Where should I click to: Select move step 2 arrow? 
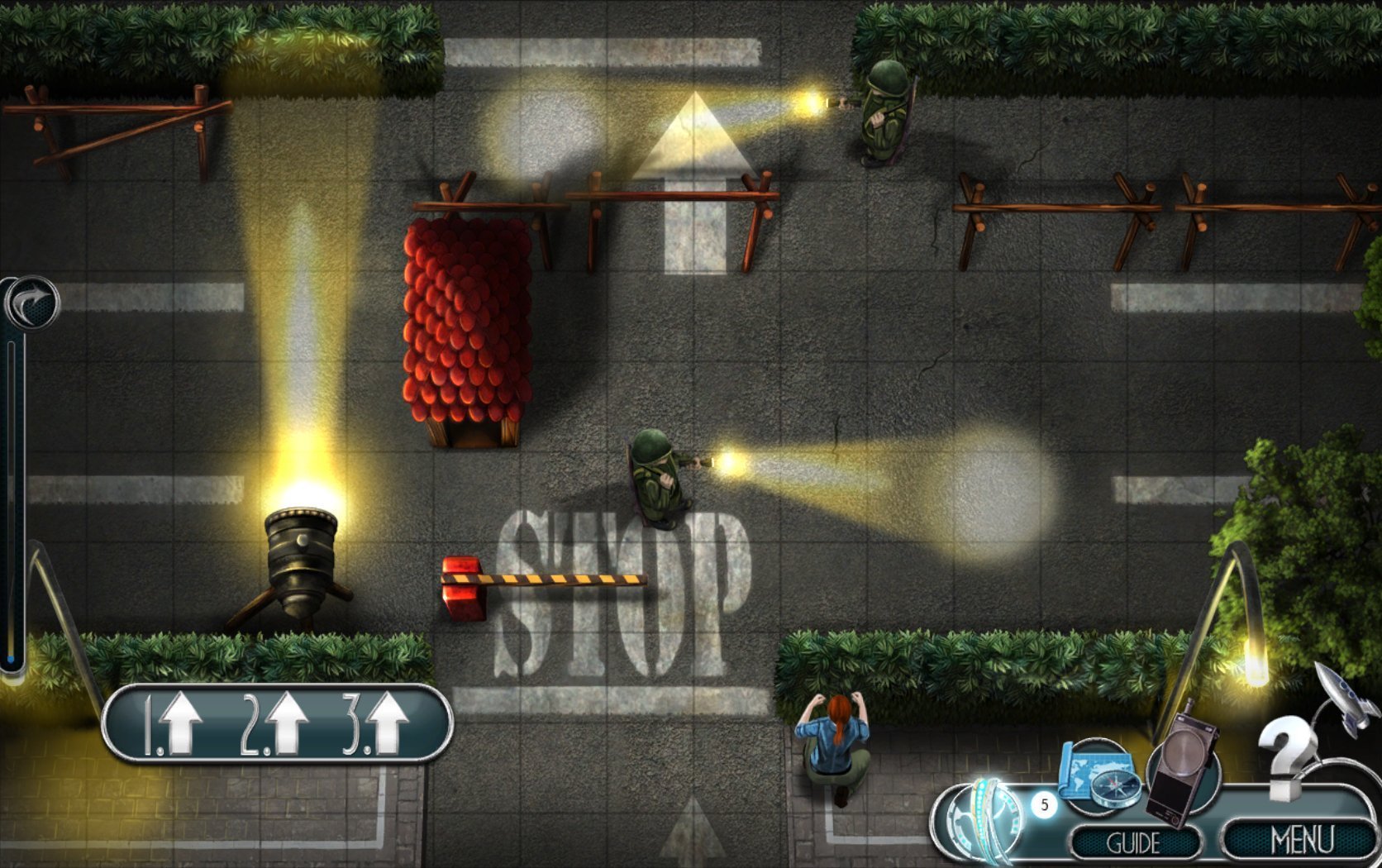point(275,723)
